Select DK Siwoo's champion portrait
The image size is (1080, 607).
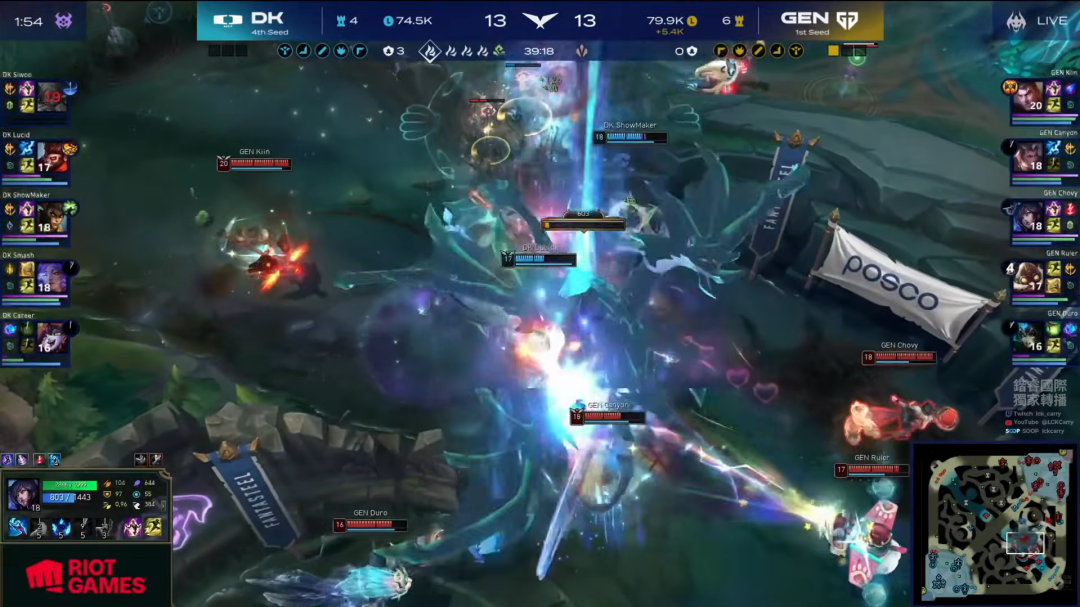[x=52, y=97]
